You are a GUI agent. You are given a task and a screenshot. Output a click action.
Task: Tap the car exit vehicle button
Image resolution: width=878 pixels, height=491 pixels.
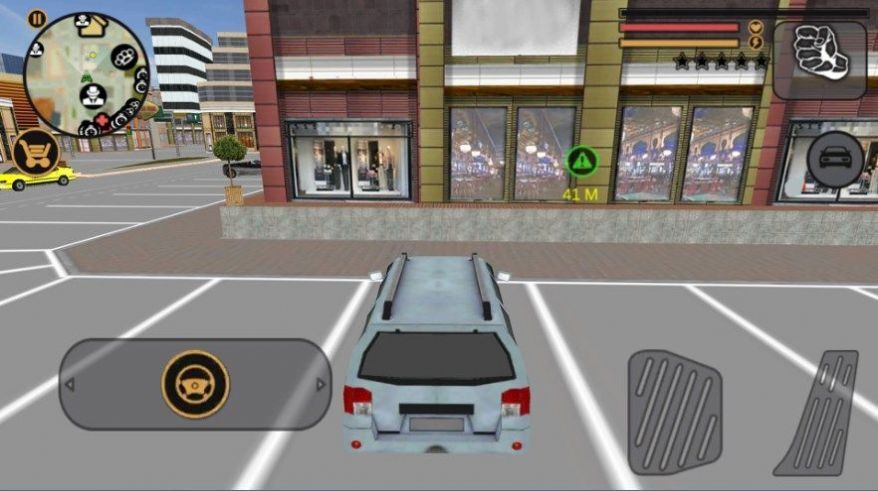pyautogui.click(x=834, y=160)
